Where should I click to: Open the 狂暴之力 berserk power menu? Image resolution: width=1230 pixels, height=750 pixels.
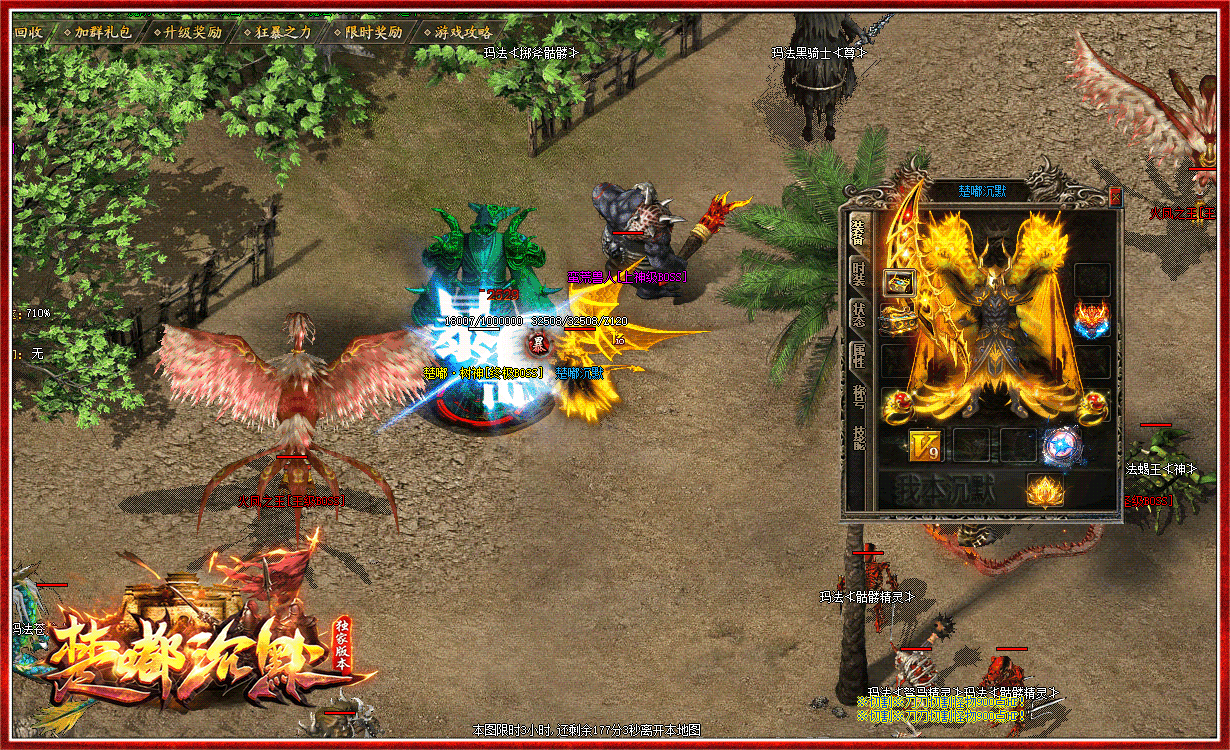(x=279, y=32)
